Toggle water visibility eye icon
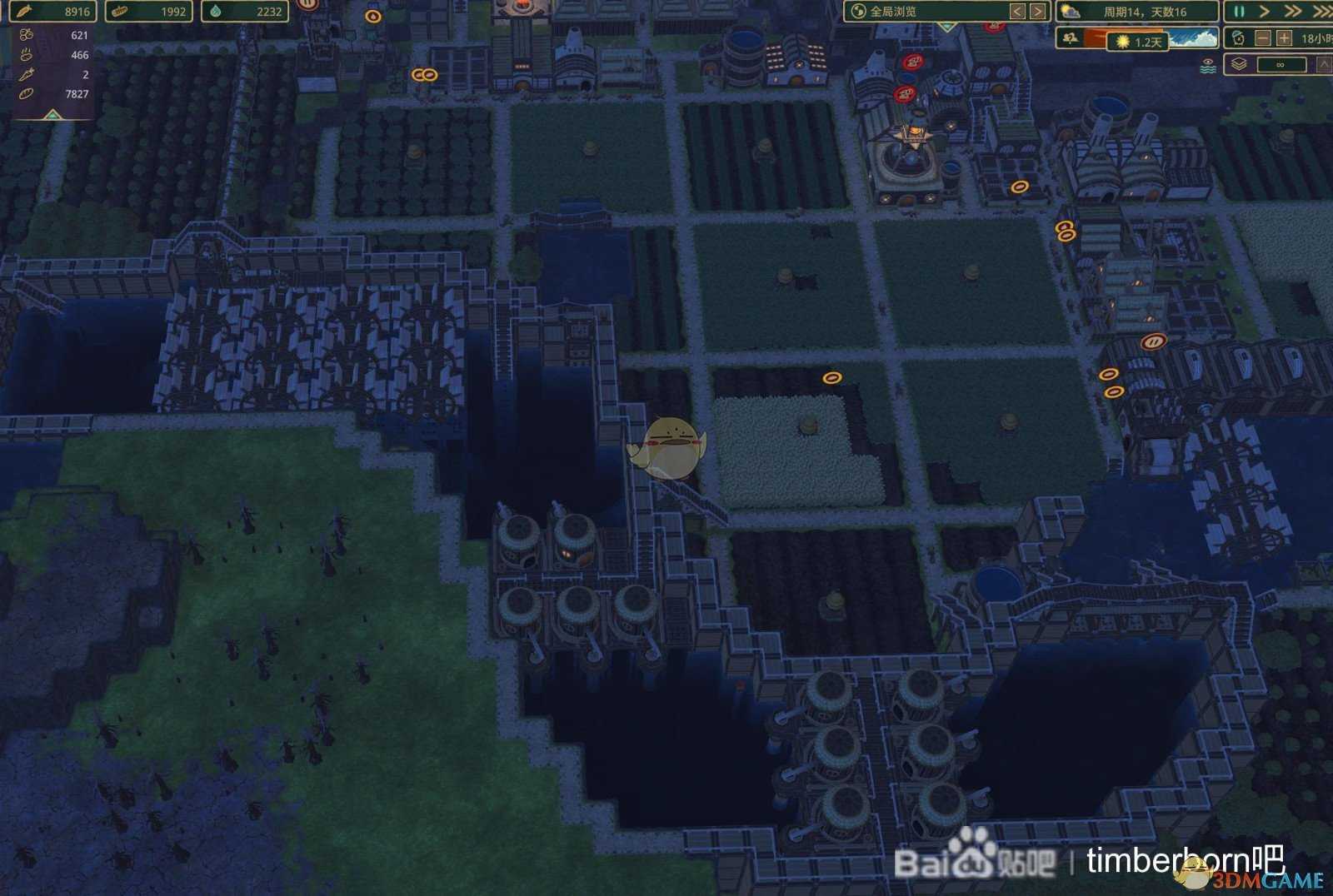This screenshot has width=1333, height=896. tap(1208, 66)
